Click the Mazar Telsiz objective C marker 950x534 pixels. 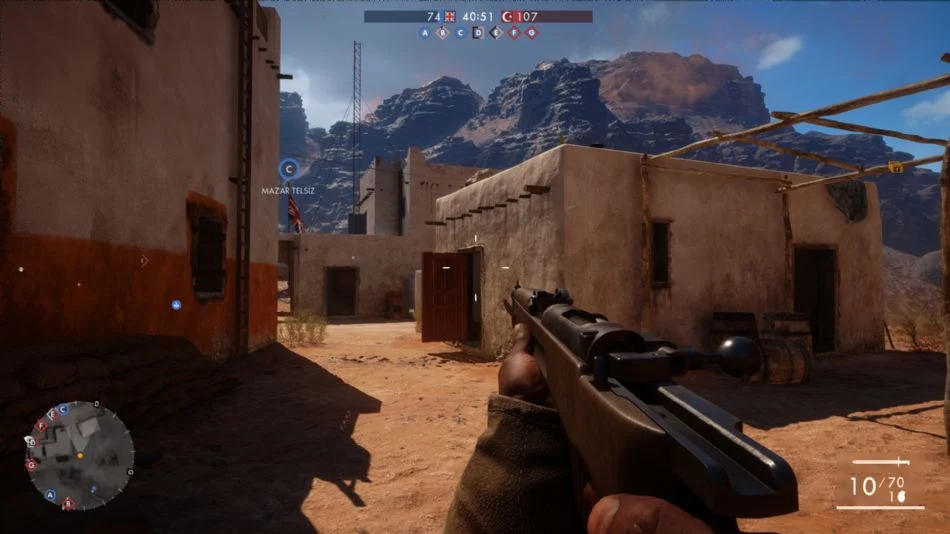coord(288,169)
